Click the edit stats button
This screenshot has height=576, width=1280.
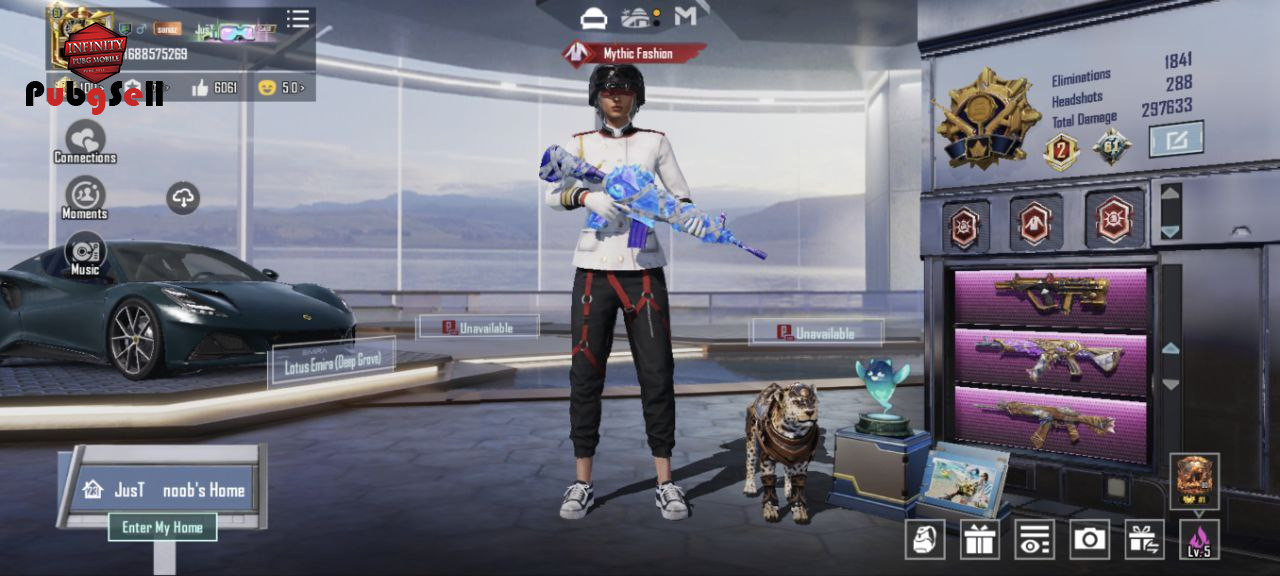pyautogui.click(x=1176, y=139)
